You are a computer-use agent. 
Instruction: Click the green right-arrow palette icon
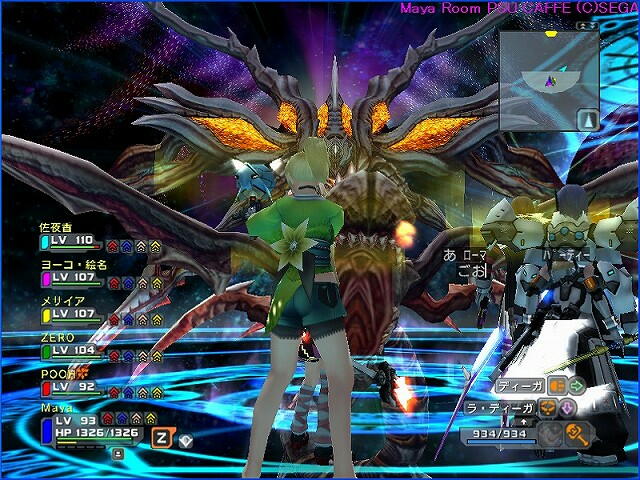577,385
